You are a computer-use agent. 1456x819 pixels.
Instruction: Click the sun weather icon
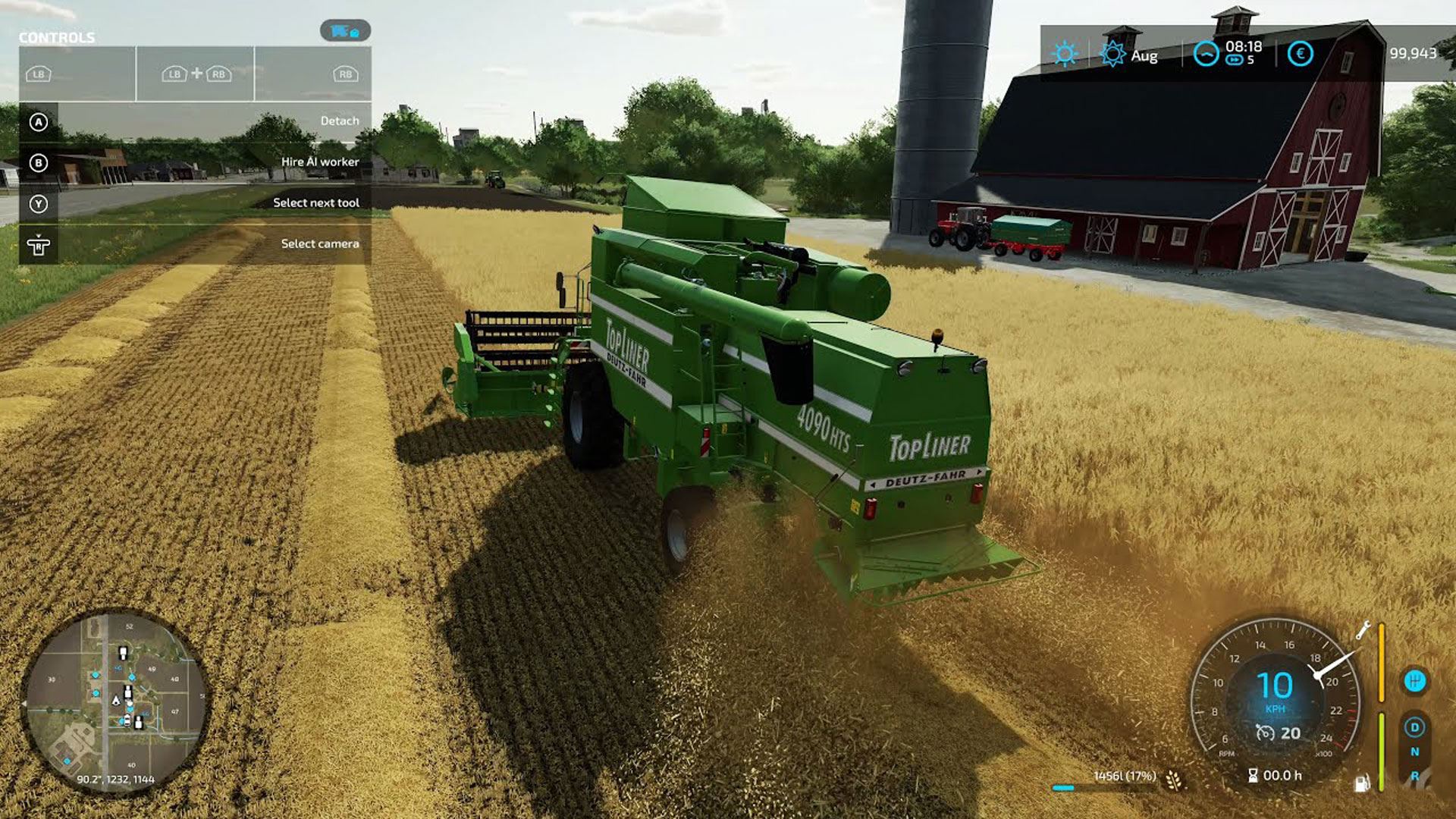point(1065,54)
